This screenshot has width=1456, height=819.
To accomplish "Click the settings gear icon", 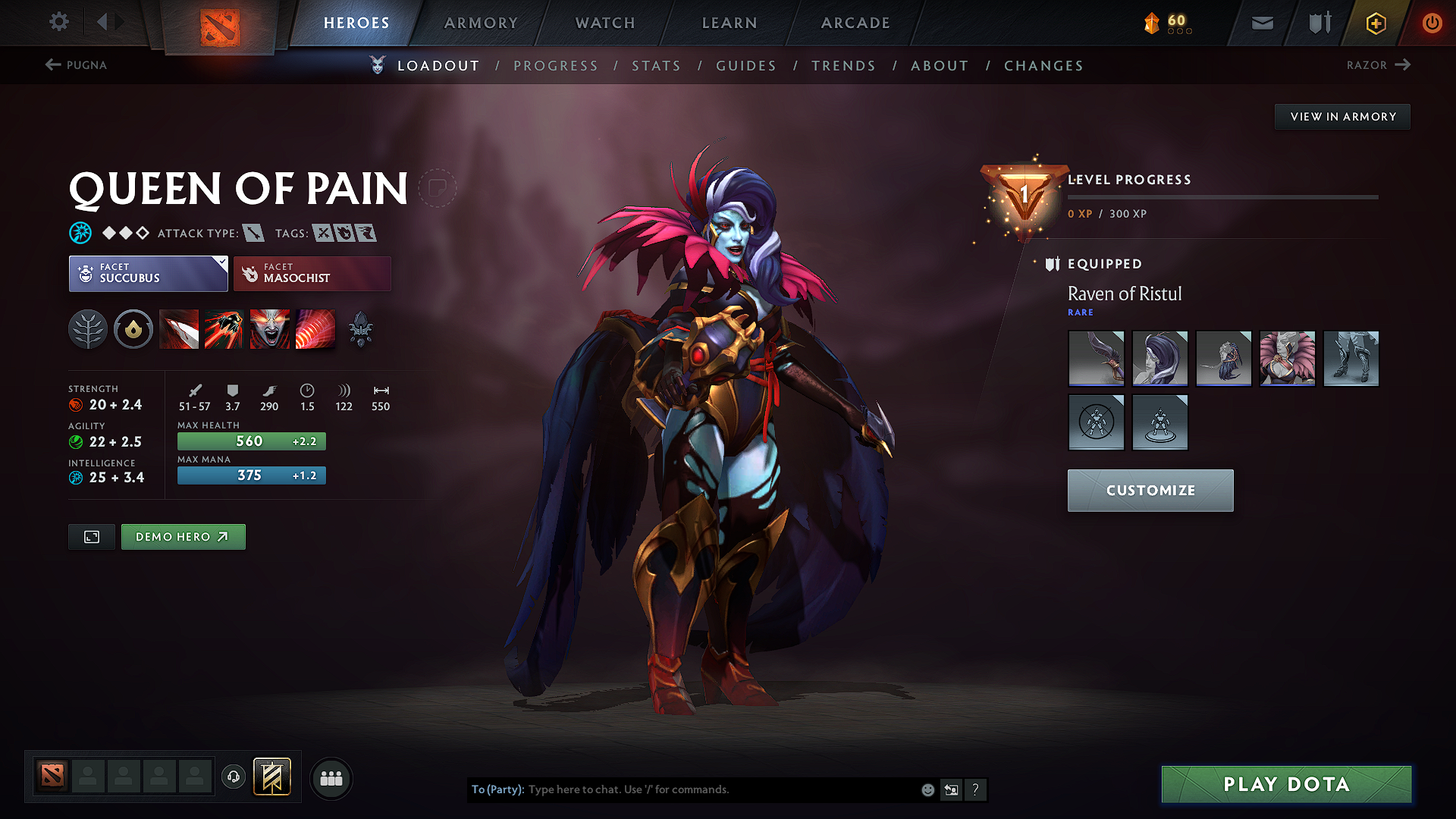I will (58, 22).
